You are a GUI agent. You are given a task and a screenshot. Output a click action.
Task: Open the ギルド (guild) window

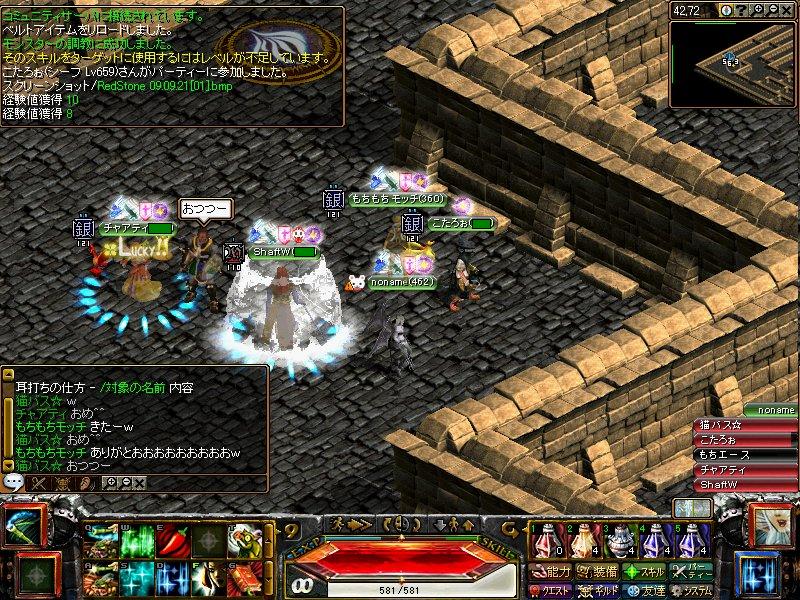coord(600,590)
